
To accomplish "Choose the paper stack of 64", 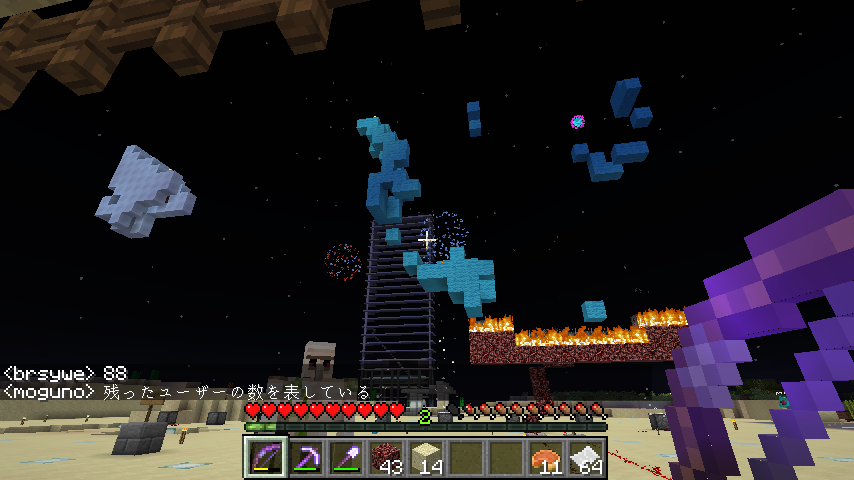I will [586, 458].
